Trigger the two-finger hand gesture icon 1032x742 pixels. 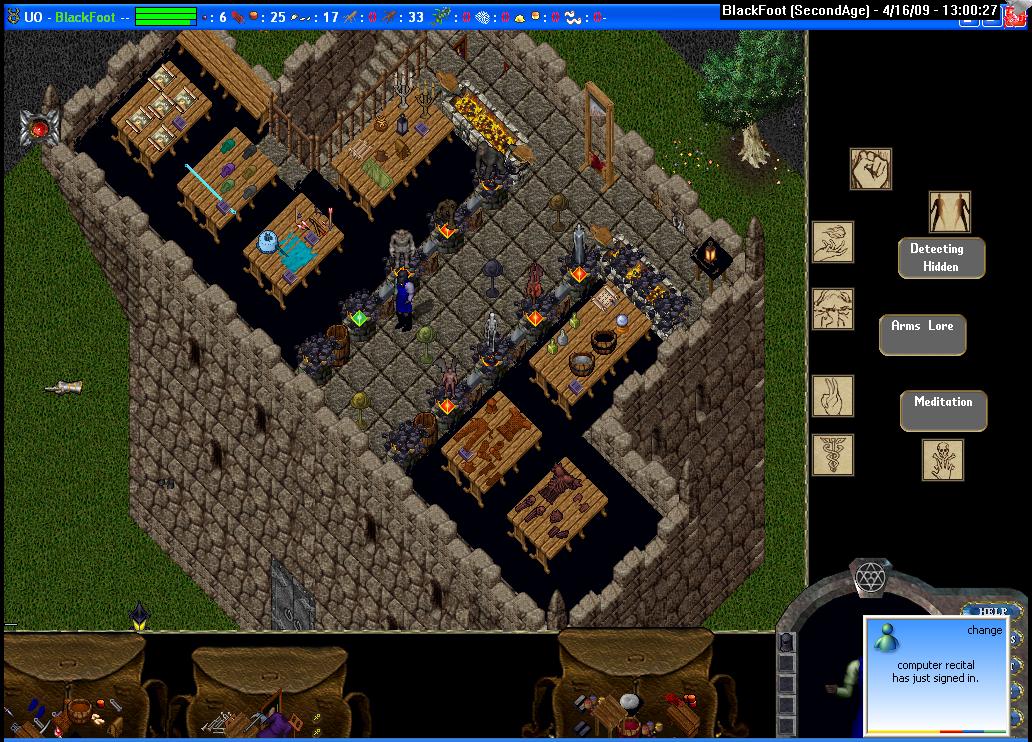coord(832,396)
